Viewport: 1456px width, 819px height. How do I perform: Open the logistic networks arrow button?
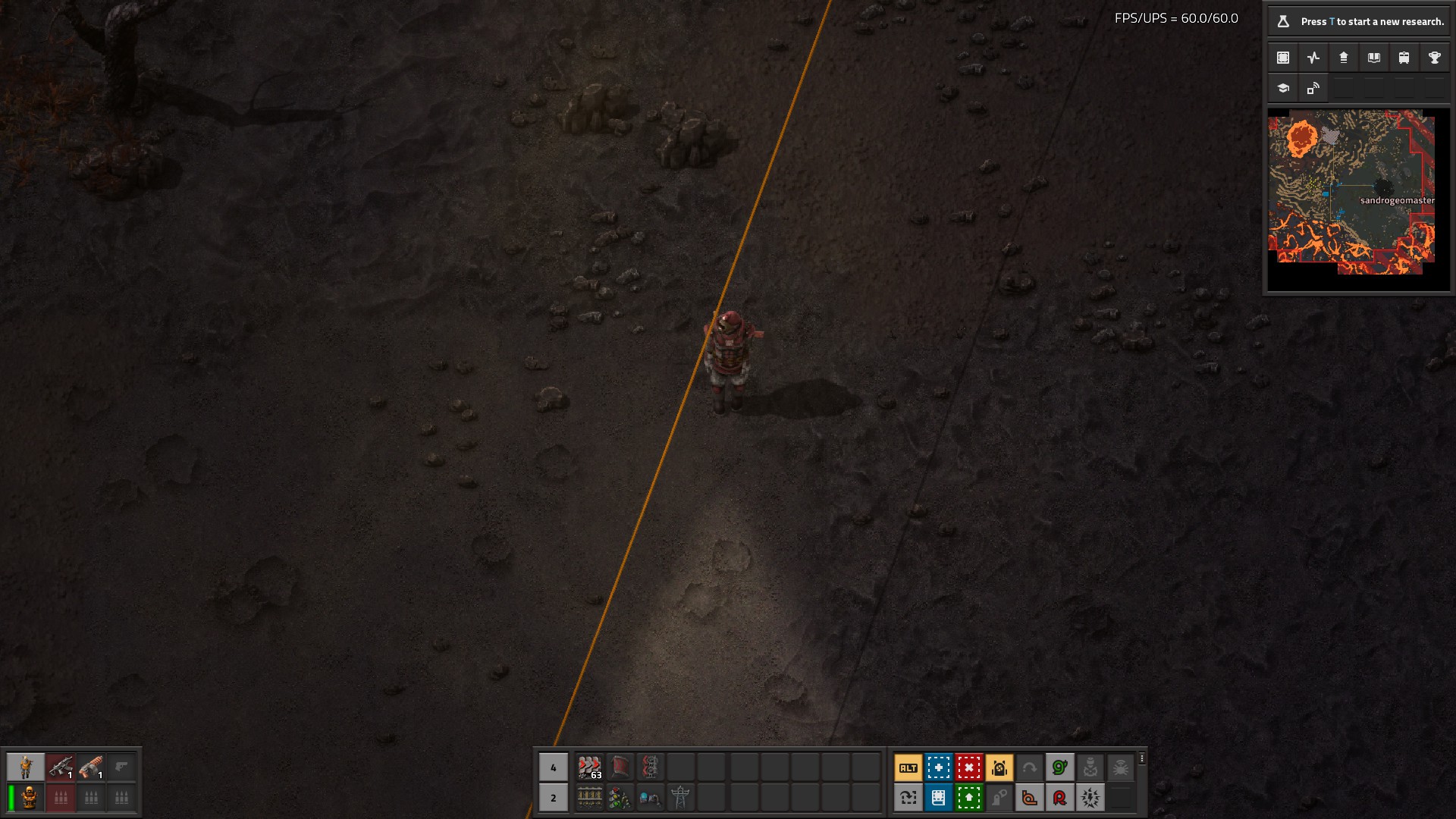[1344, 58]
